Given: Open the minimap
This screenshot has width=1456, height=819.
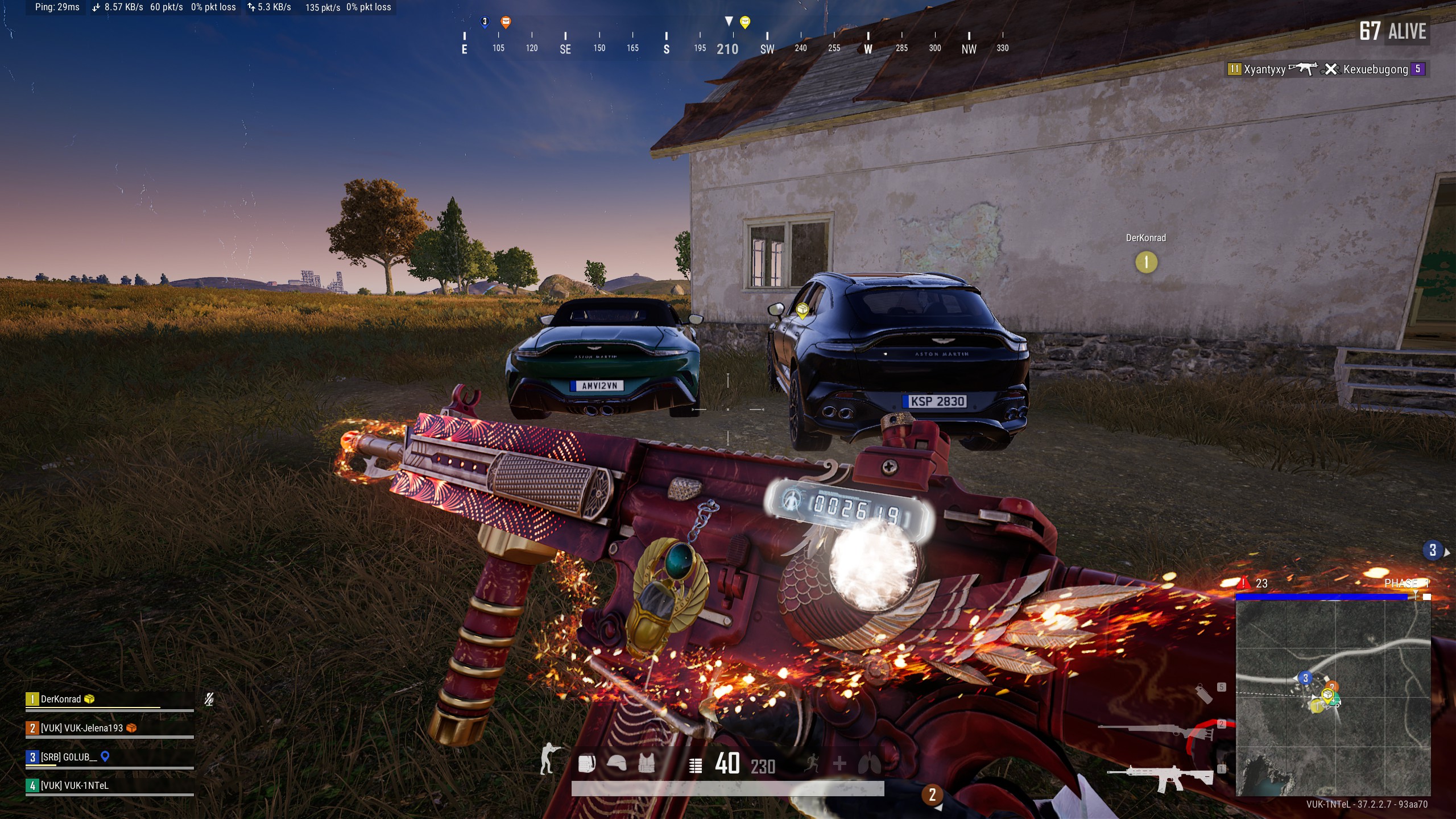Looking at the screenshot, I should click(1333, 697).
